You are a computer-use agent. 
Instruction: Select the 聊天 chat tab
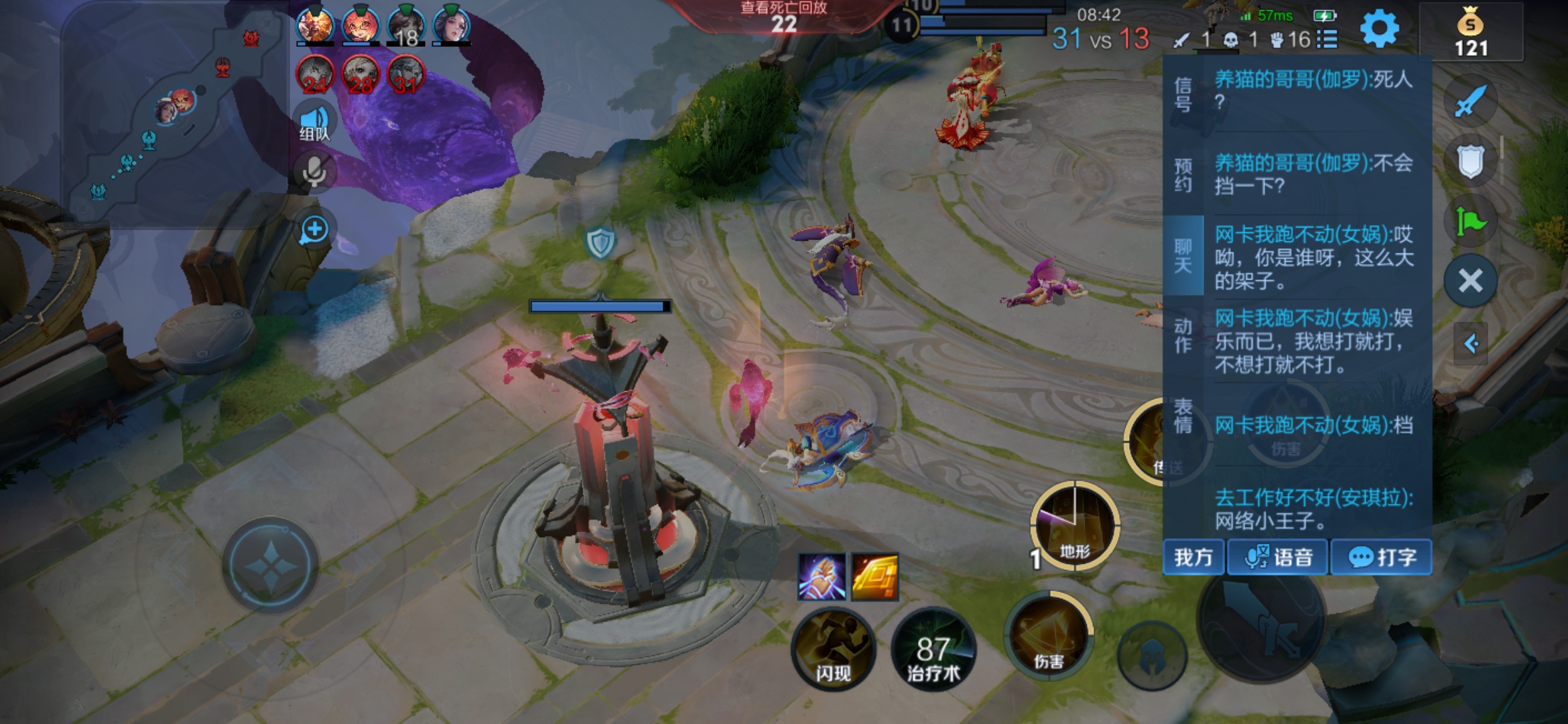[x=1183, y=255]
